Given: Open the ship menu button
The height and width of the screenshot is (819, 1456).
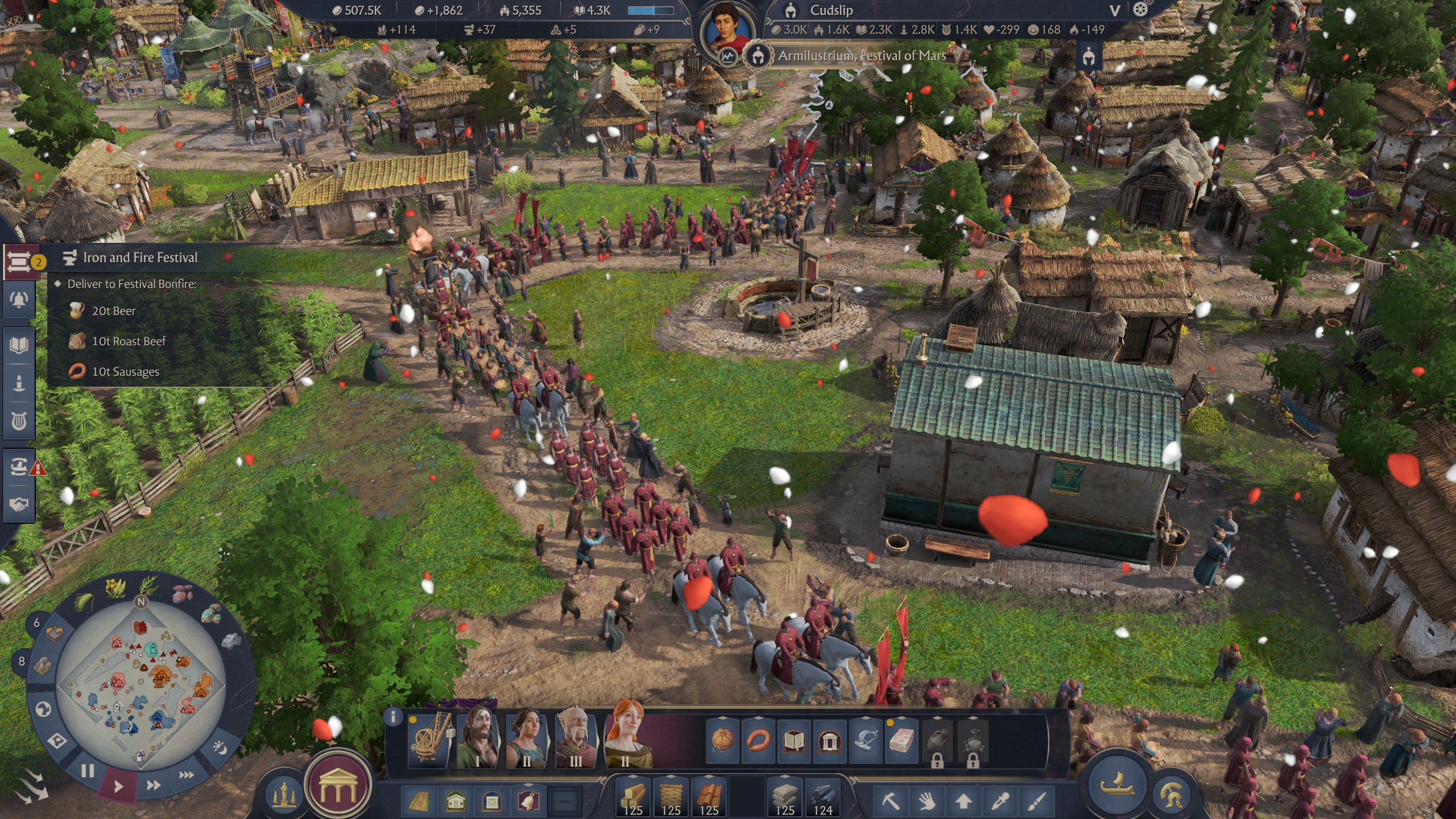Looking at the screenshot, I should coord(1116,785).
